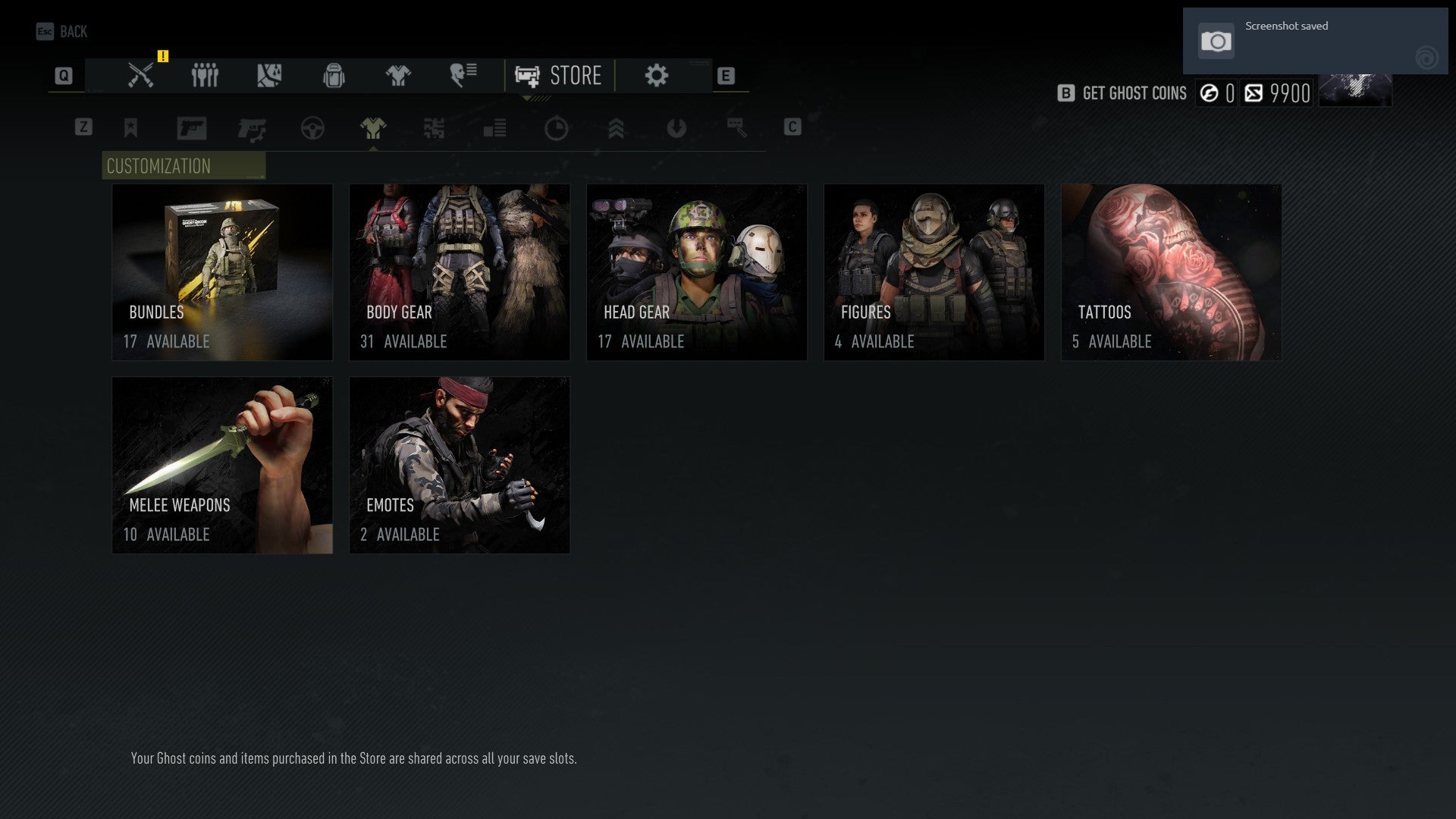The image size is (1456, 819).
Task: Open the backpack gear icon tab
Action: (332, 75)
